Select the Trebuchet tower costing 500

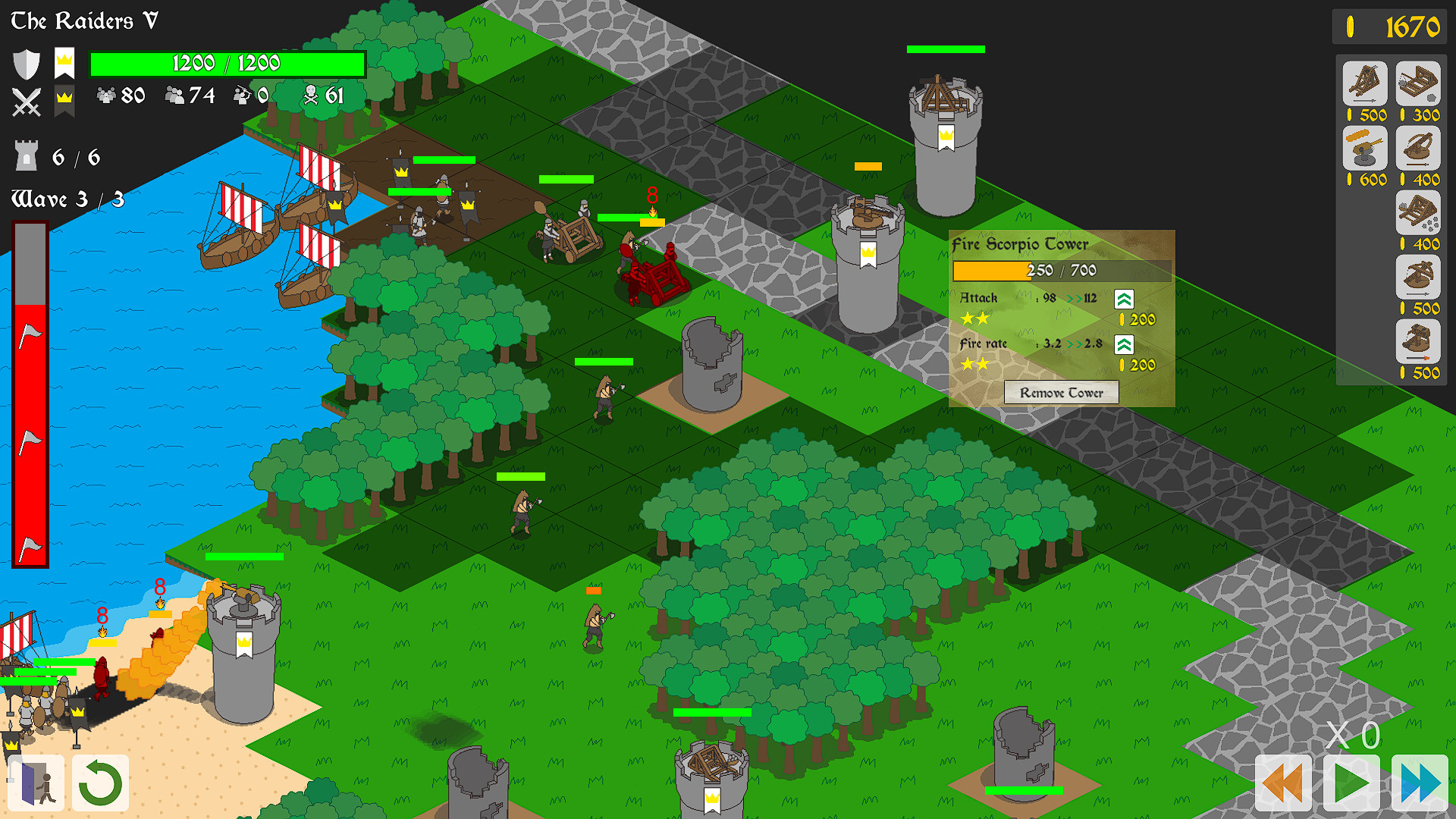click(1365, 85)
